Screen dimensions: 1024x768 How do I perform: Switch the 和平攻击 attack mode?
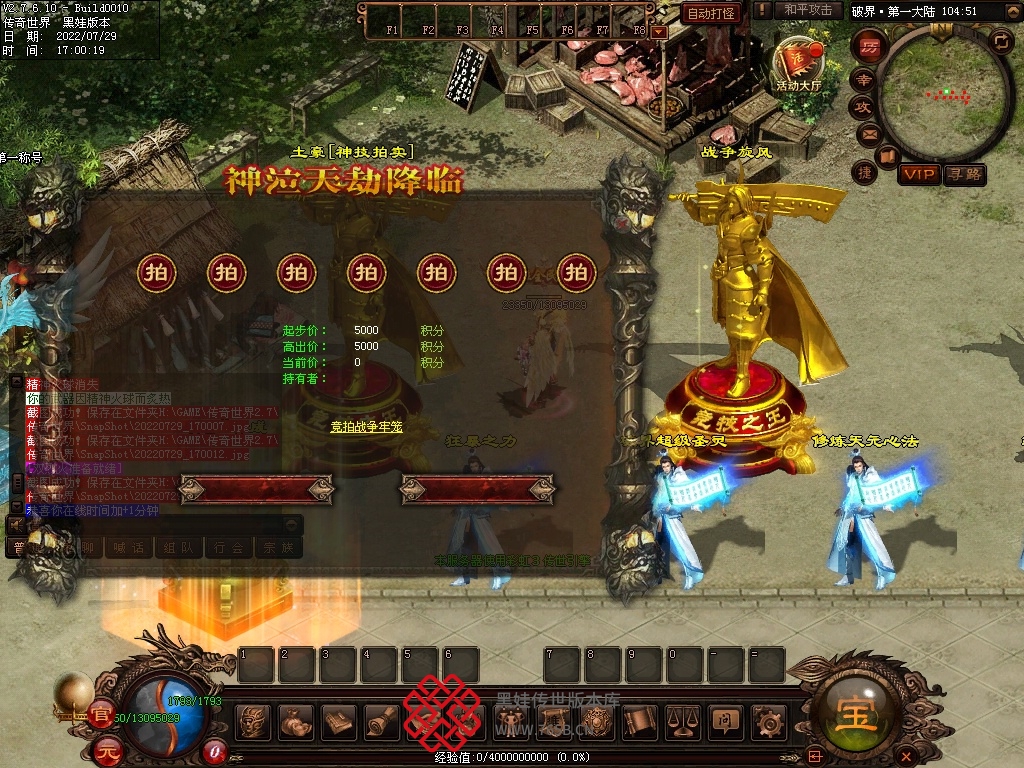[808, 10]
